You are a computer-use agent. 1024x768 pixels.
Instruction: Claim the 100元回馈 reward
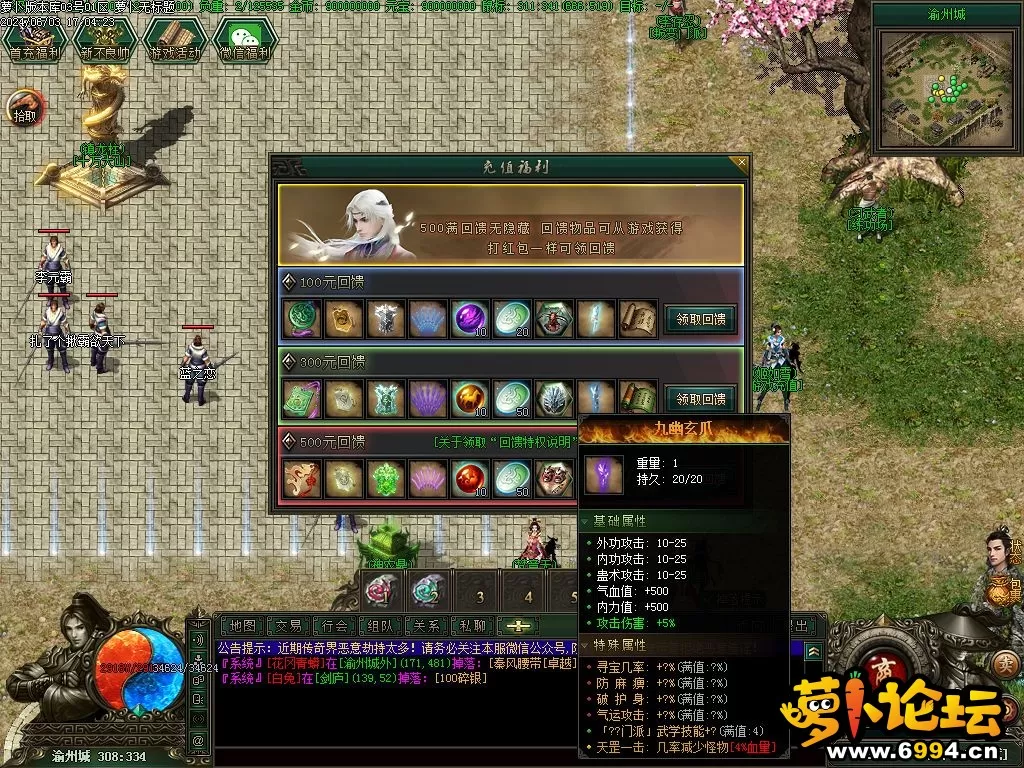click(x=700, y=320)
